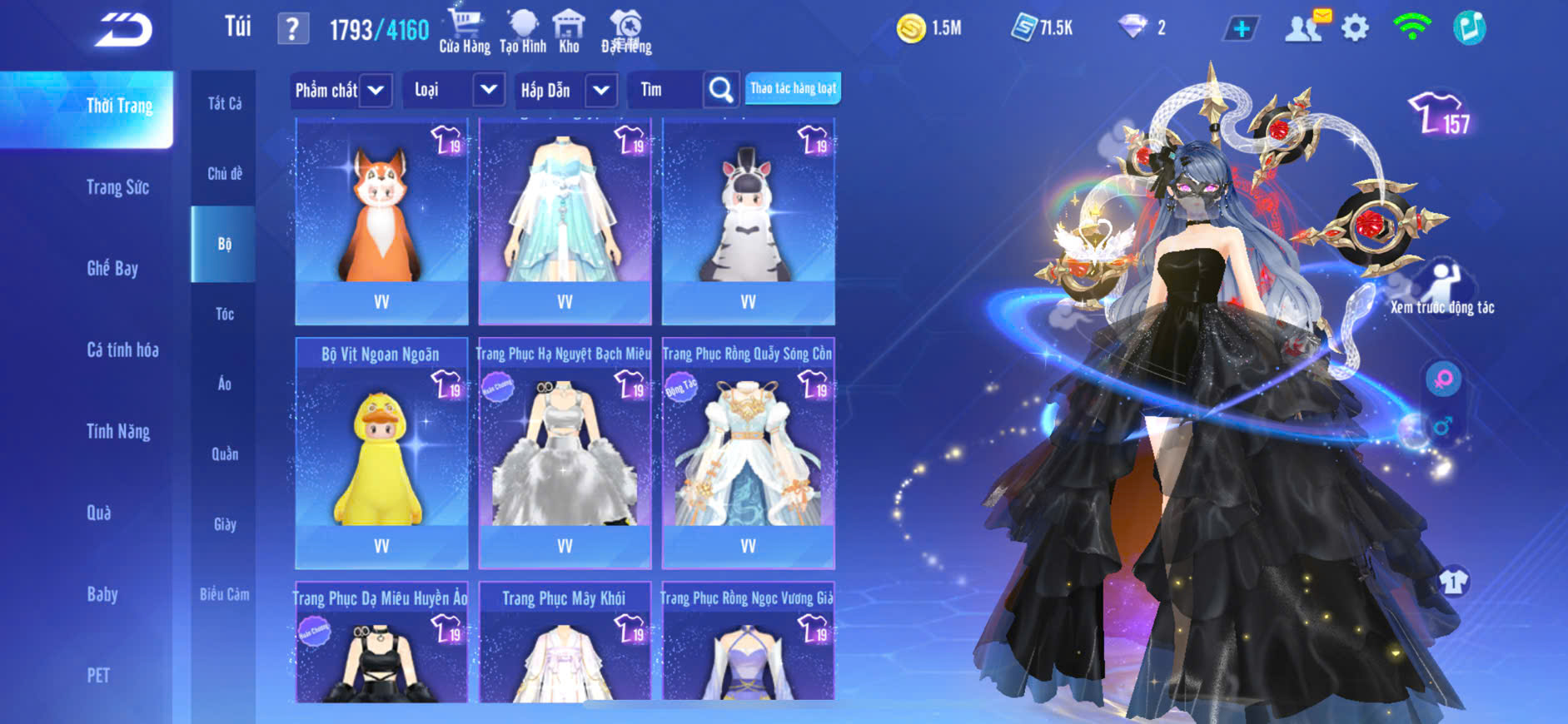Open the gear settings icon
1568x724 pixels.
tap(1355, 28)
